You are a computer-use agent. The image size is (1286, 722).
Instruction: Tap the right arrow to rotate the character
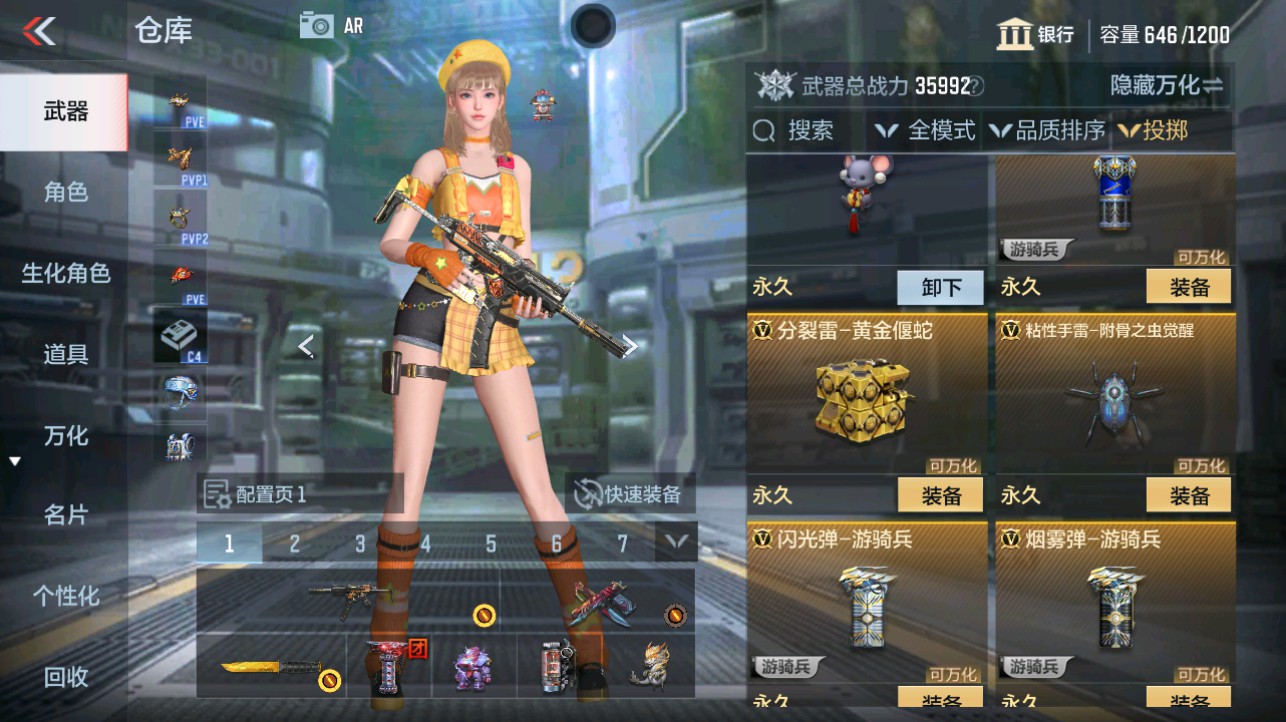pos(631,345)
